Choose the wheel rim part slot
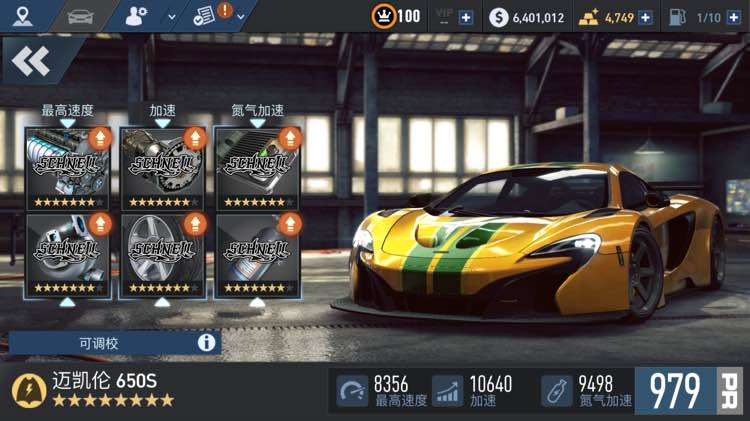Viewport: 750px width, 421px height. point(162,254)
